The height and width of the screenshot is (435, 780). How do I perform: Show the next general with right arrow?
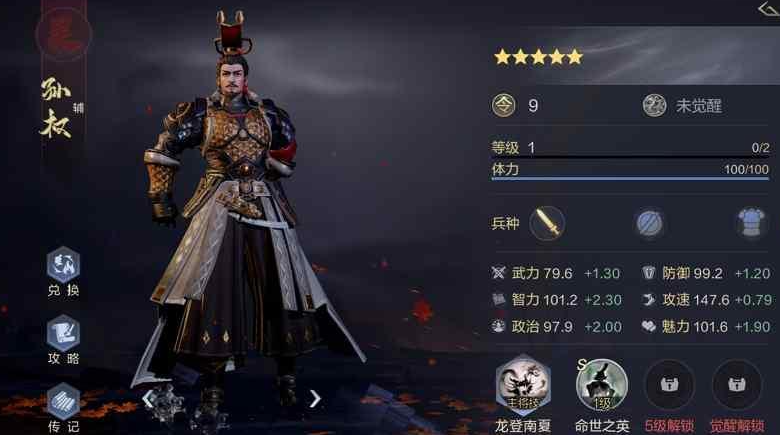tap(315, 399)
